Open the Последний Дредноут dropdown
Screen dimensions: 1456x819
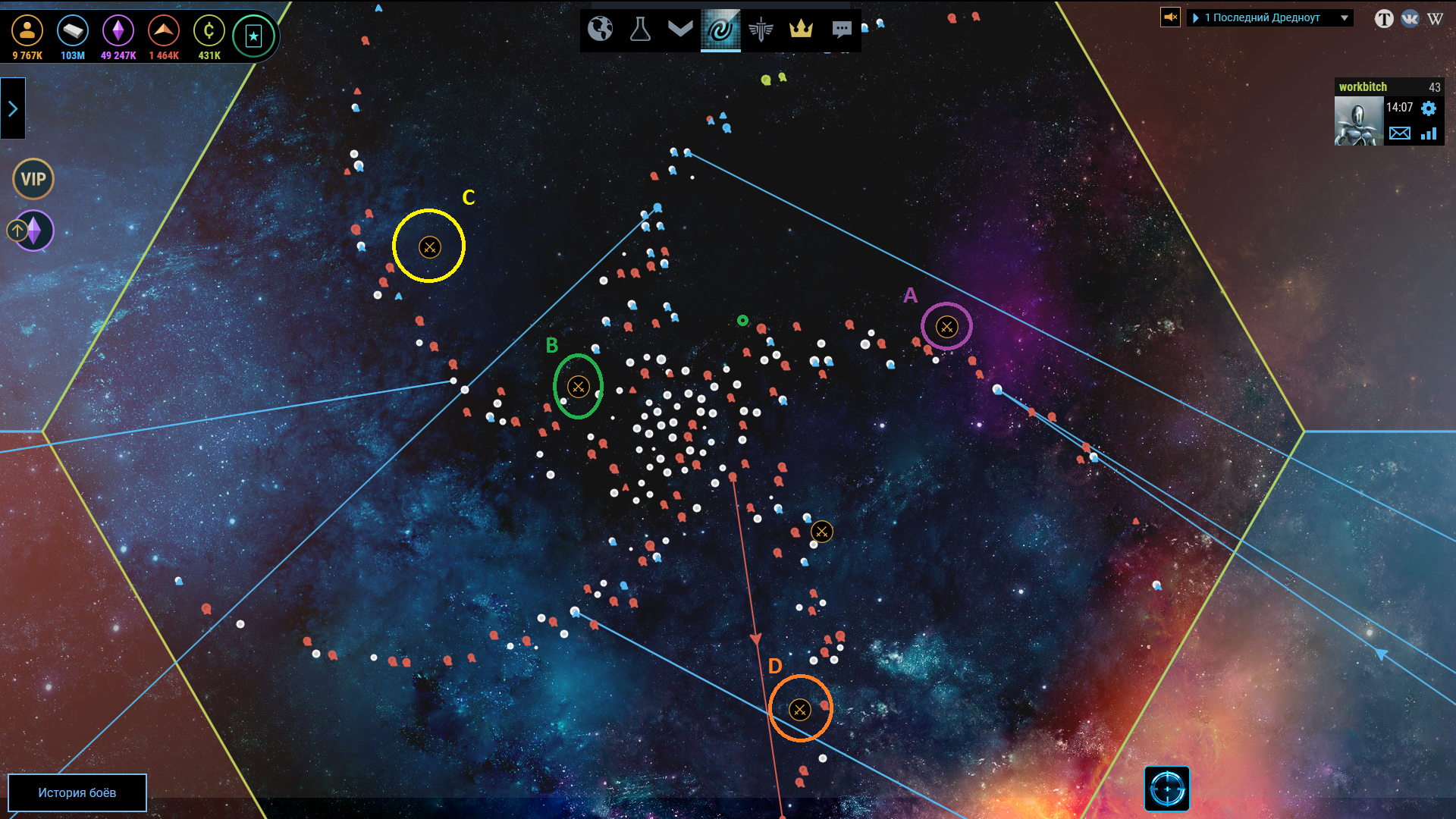(x=1270, y=17)
